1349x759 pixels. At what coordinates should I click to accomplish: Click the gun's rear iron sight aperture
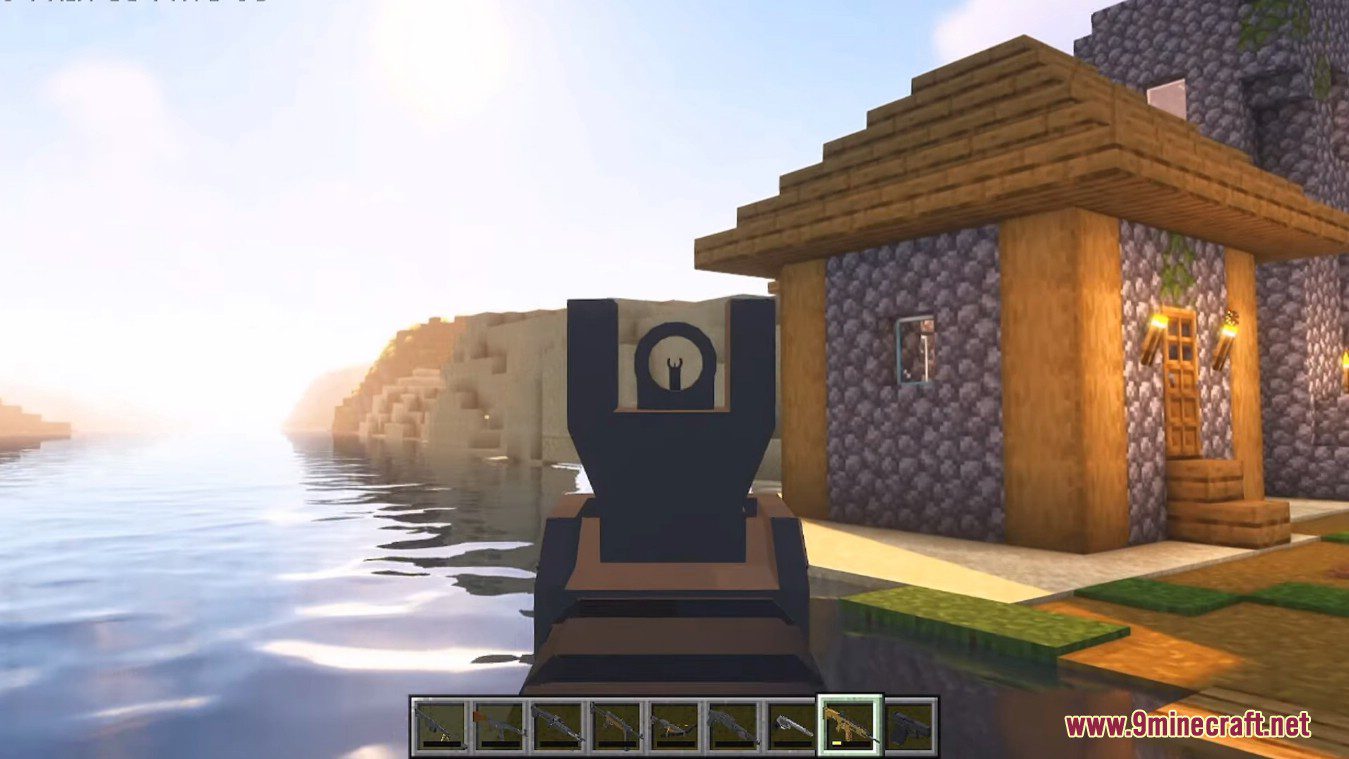click(x=675, y=363)
